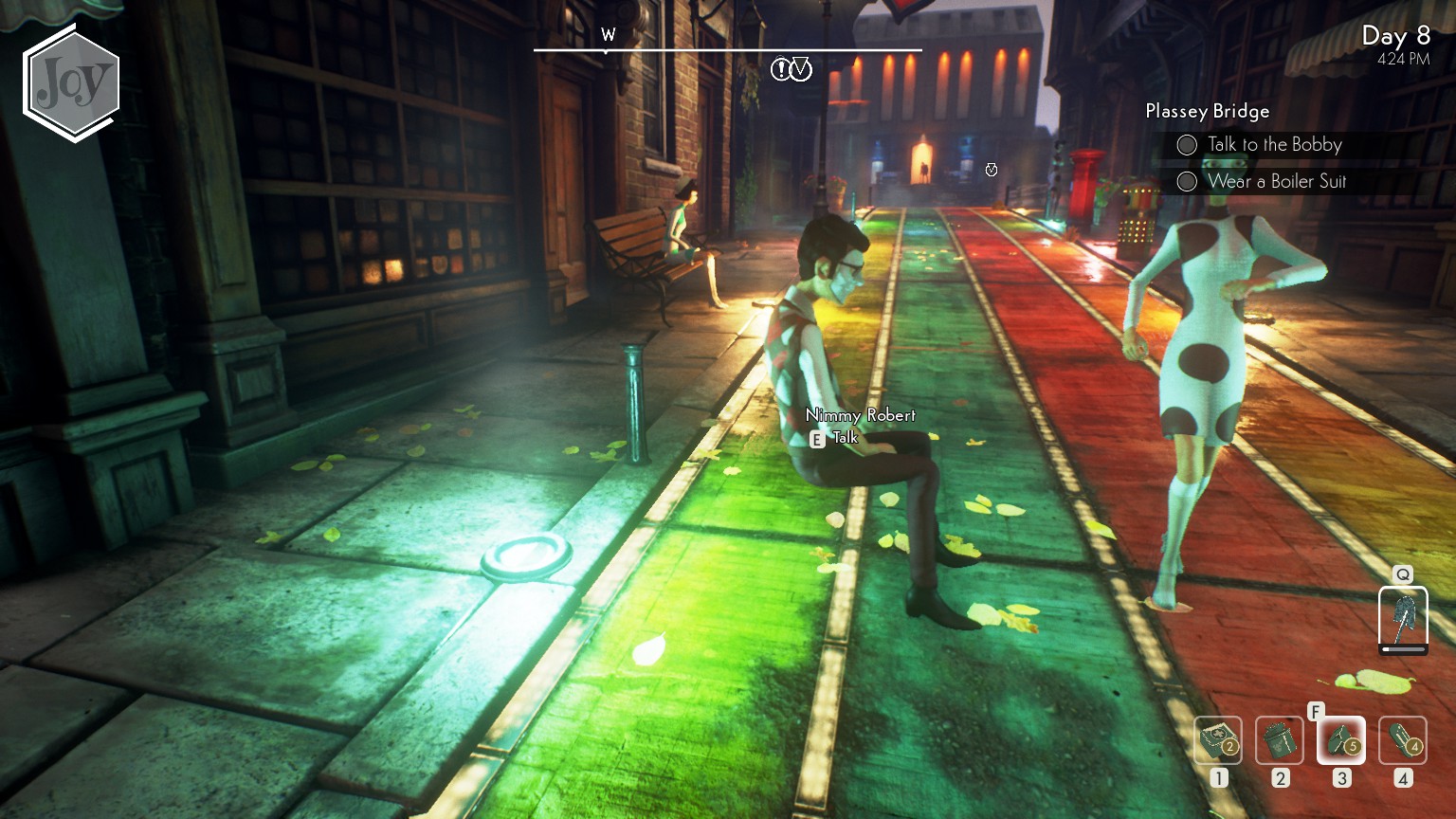This screenshot has height=819, width=1456.
Task: Choose the highlighted rock in hotbar slot 3
Action: 1341,740
